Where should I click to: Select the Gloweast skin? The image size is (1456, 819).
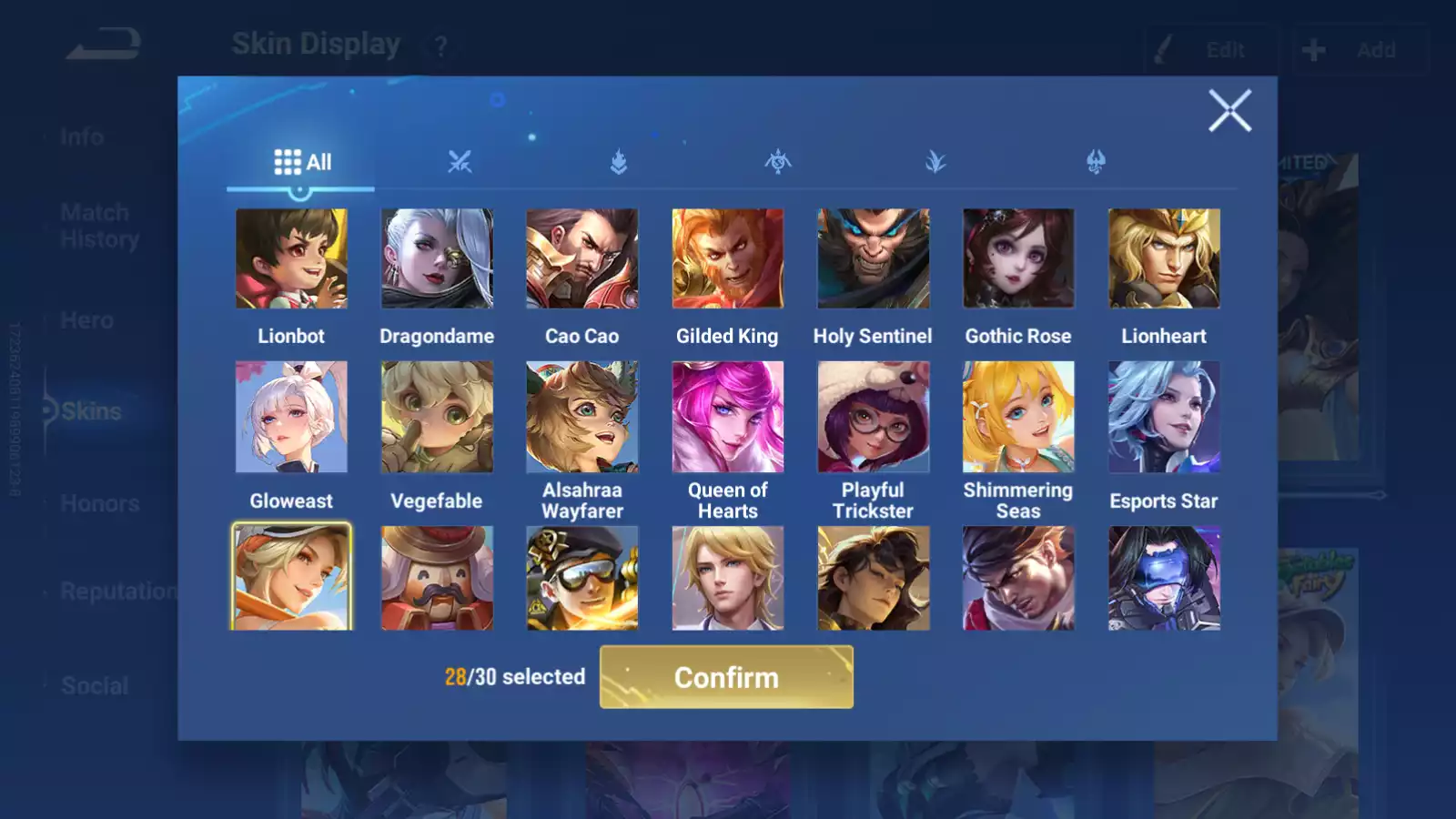point(291,417)
